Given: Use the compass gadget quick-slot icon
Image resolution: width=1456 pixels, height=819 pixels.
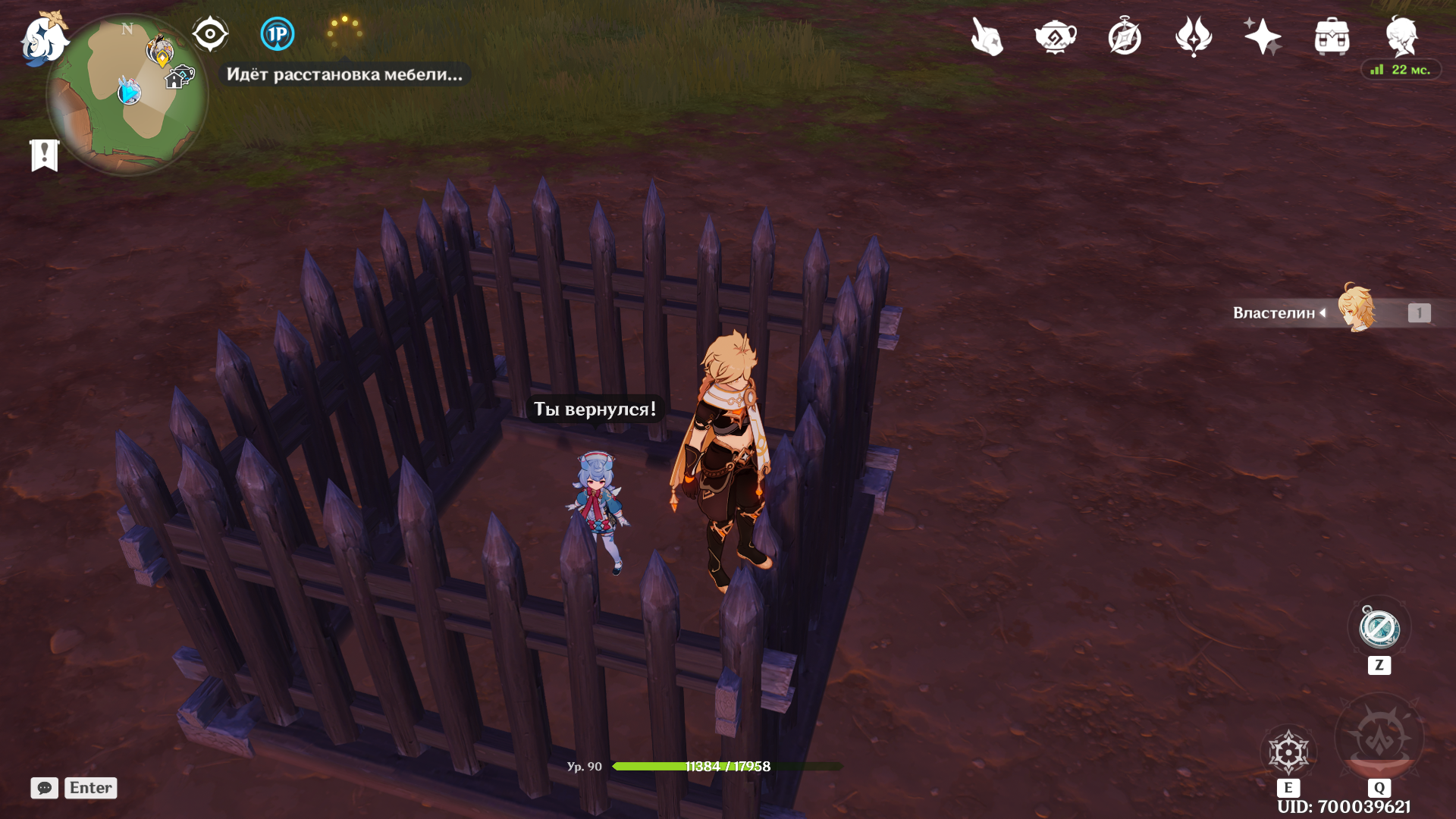Looking at the screenshot, I should (x=1379, y=629).
